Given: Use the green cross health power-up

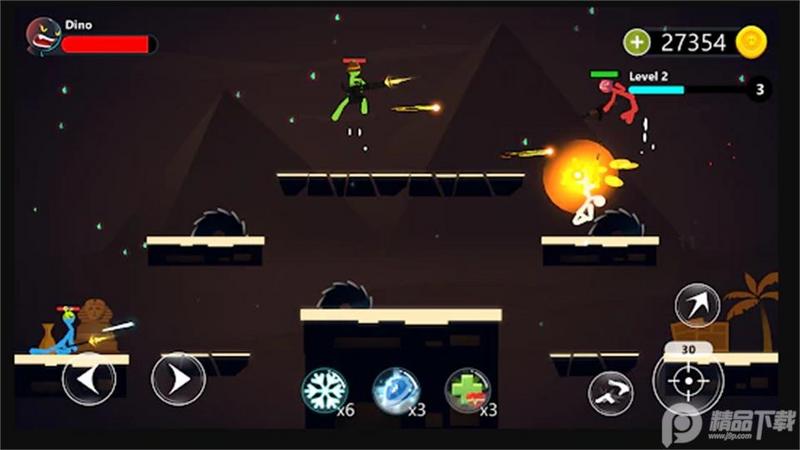Looking at the screenshot, I should pyautogui.click(x=467, y=390).
